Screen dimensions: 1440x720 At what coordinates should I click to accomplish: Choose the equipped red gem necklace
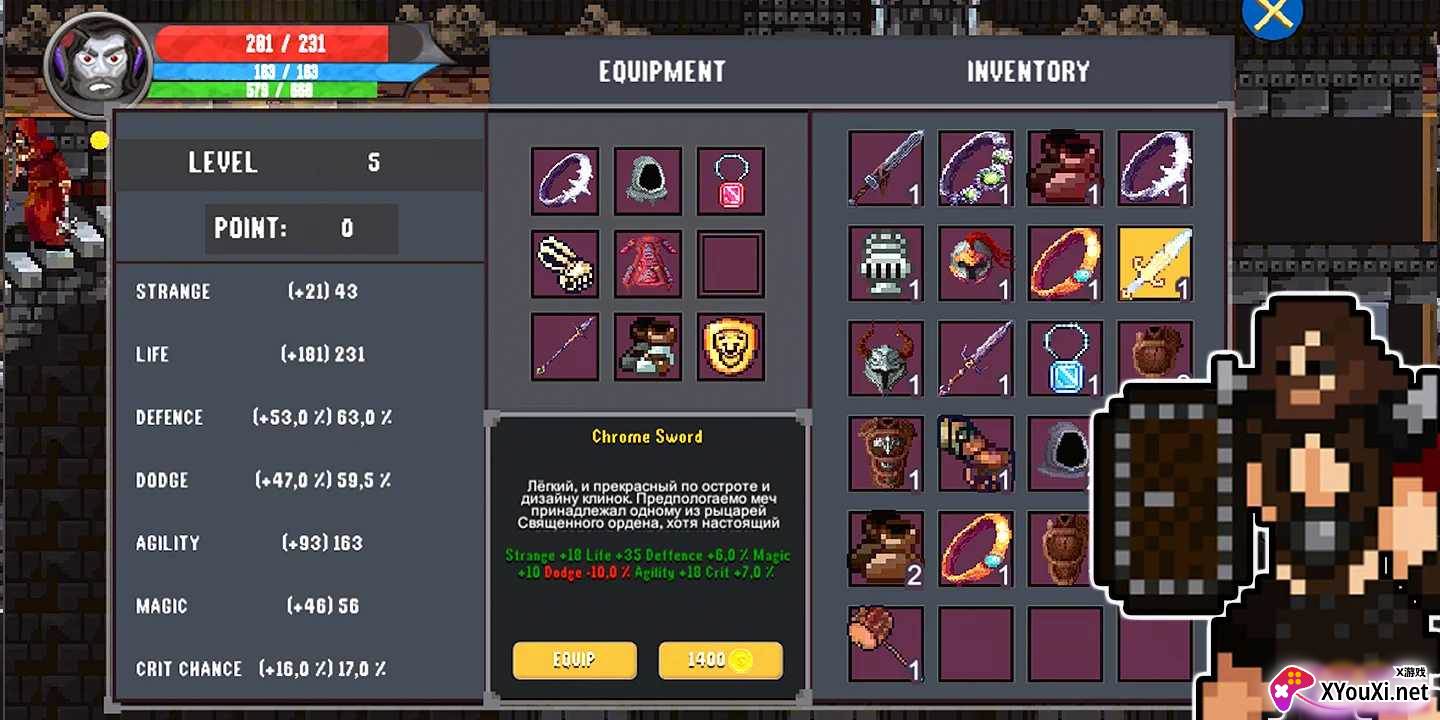click(x=731, y=182)
